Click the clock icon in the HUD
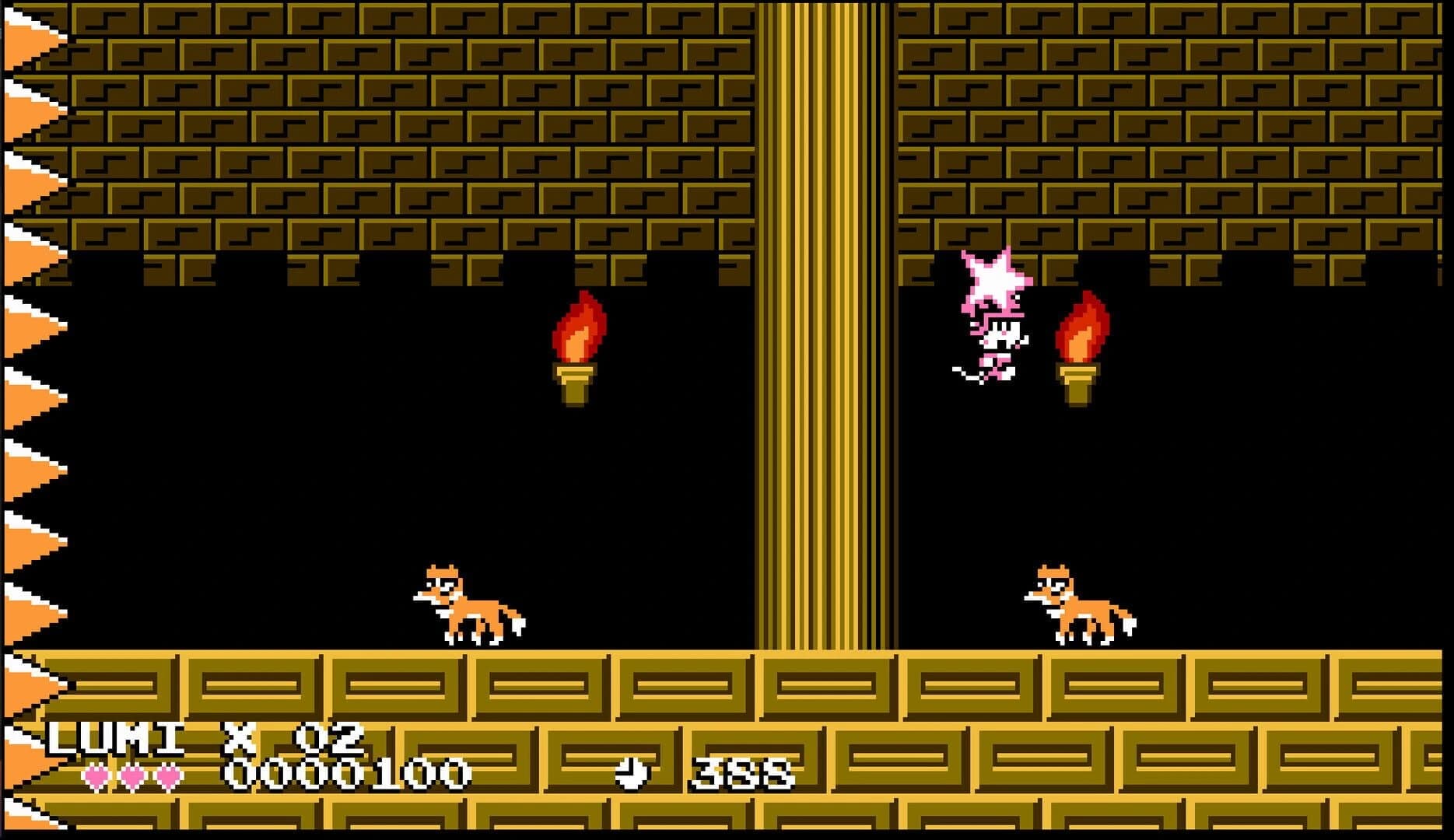This screenshot has width=1454, height=840. pos(632,772)
